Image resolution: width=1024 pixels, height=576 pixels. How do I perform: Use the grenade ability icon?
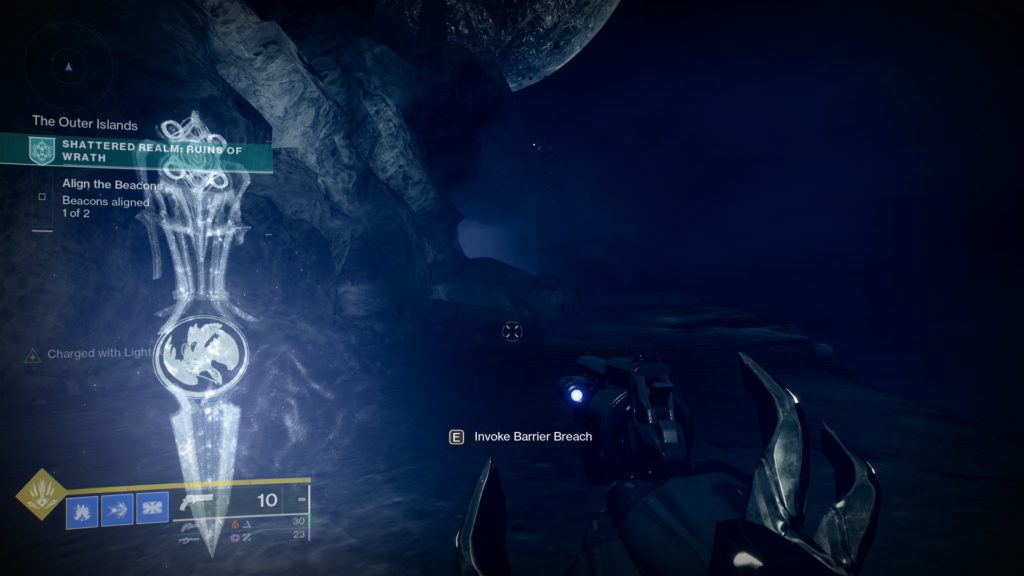click(x=82, y=511)
